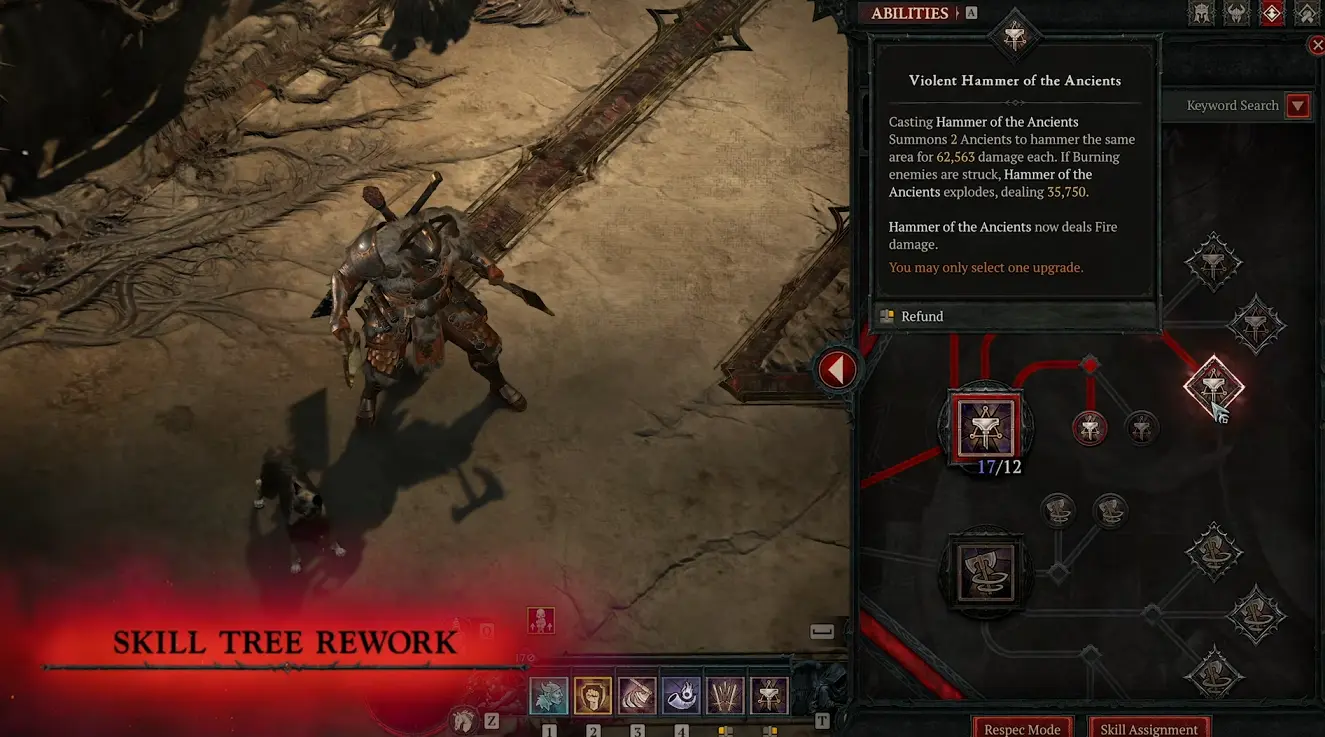Select the Whirlwind axe skill in slot 3
The height and width of the screenshot is (737, 1325).
(638, 695)
